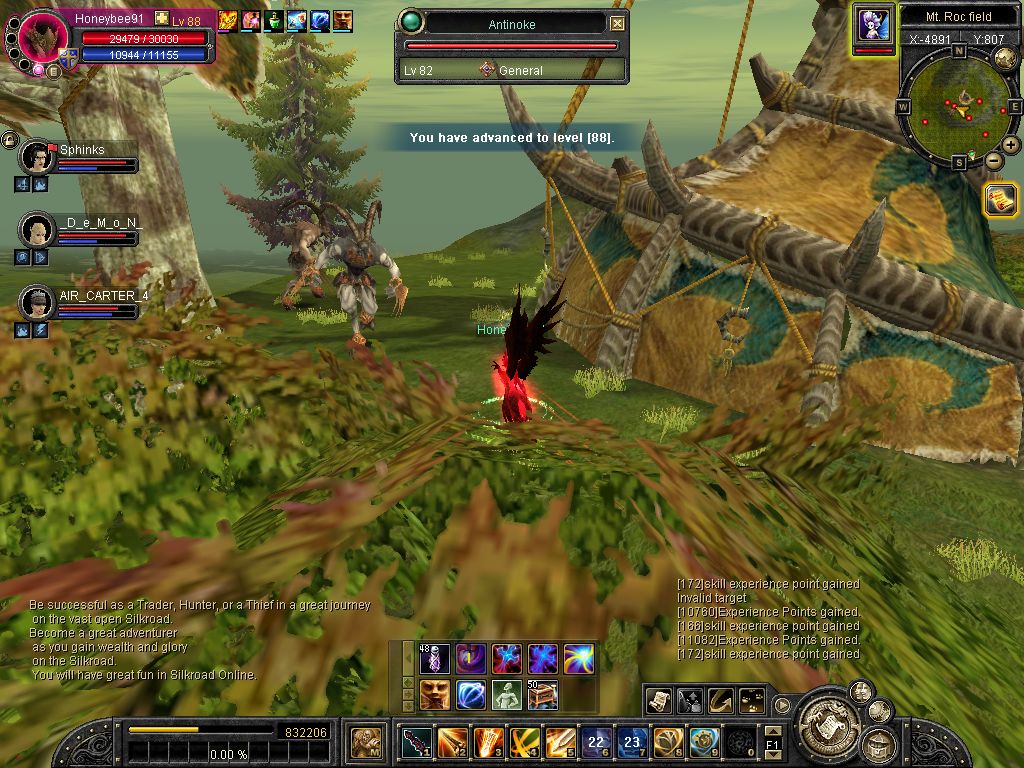
Task: Select party member AIR_CARTER_4
Action: pos(38,302)
